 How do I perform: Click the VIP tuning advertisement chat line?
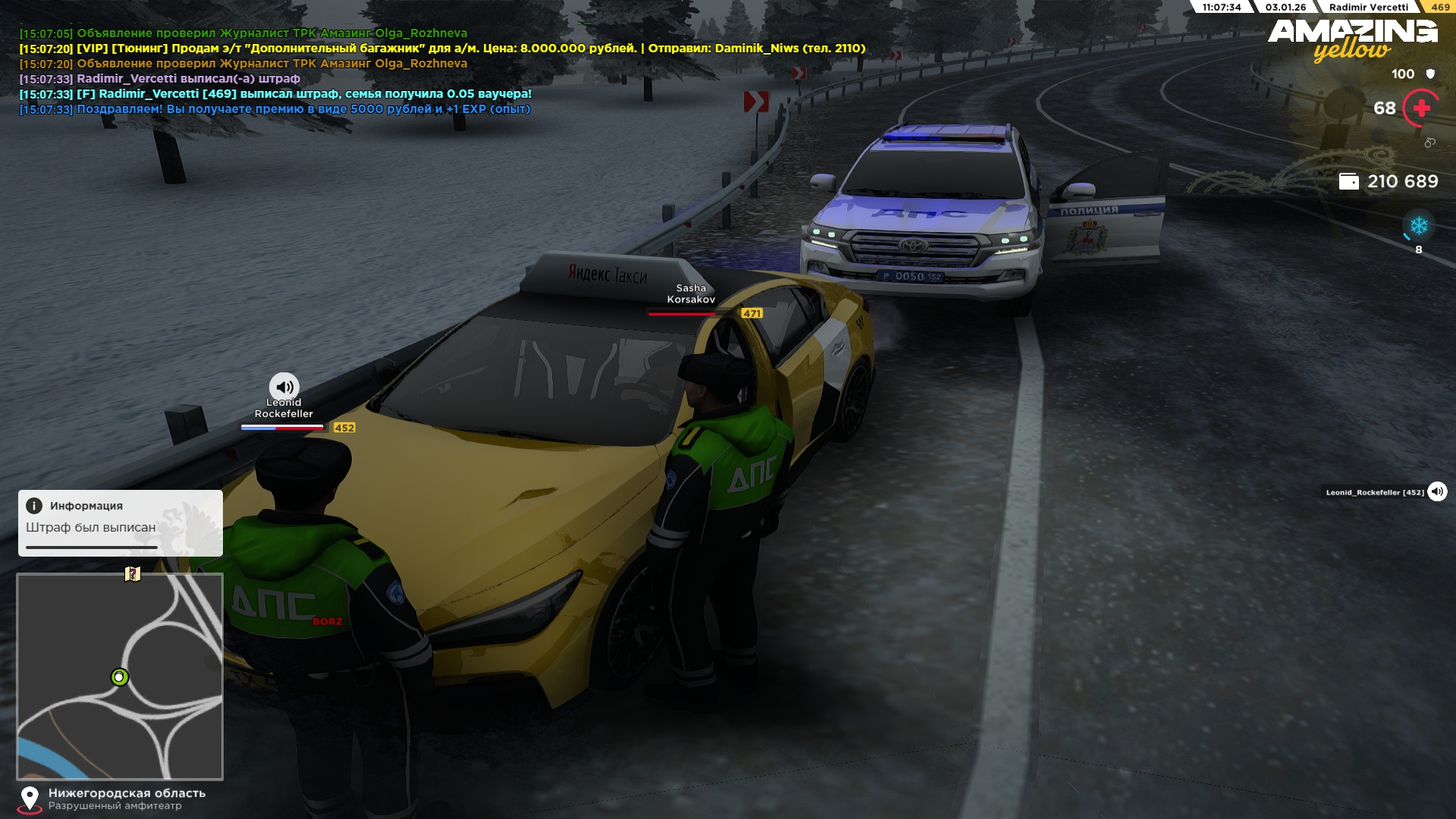442,49
